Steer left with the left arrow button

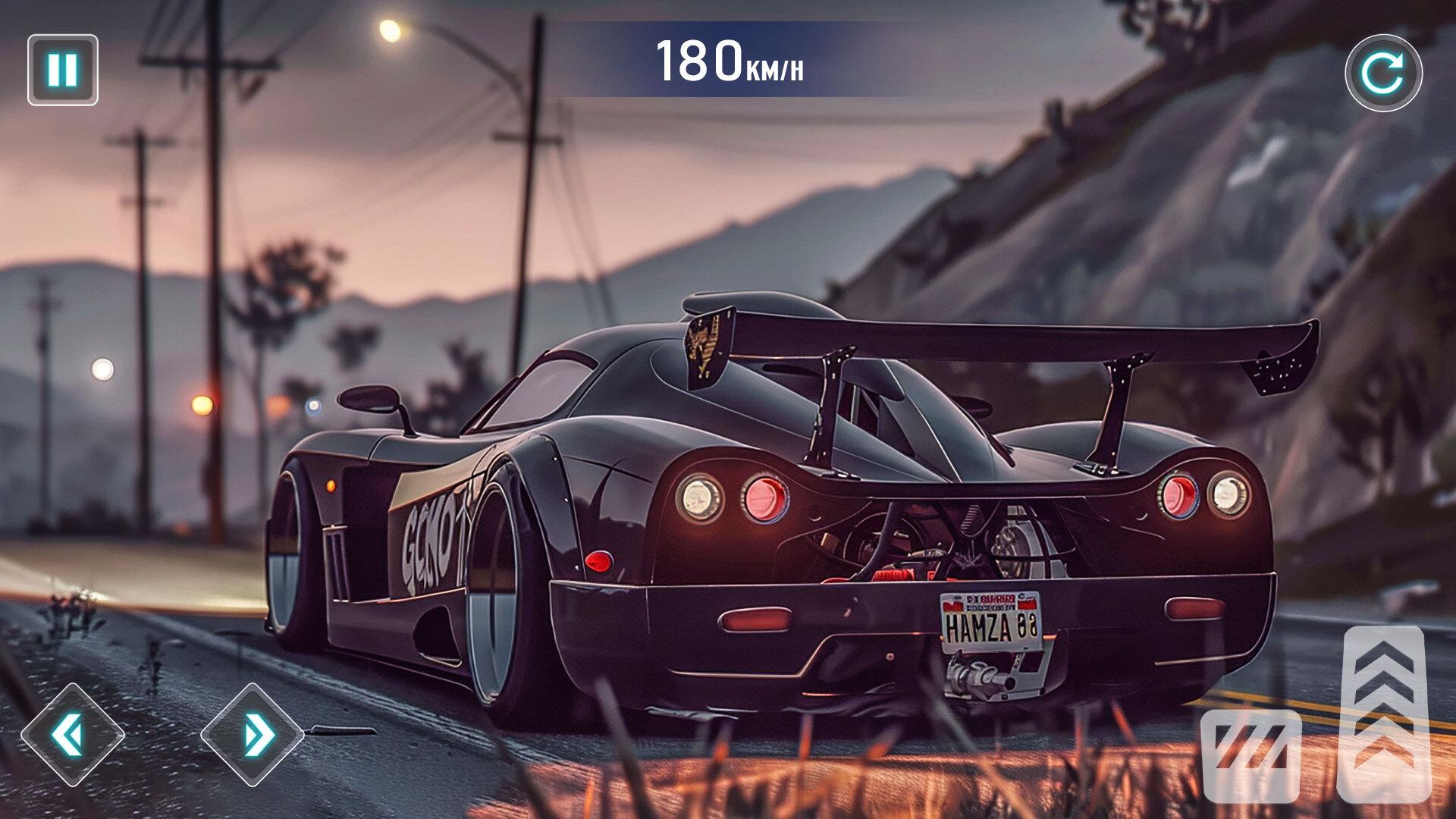72,734
